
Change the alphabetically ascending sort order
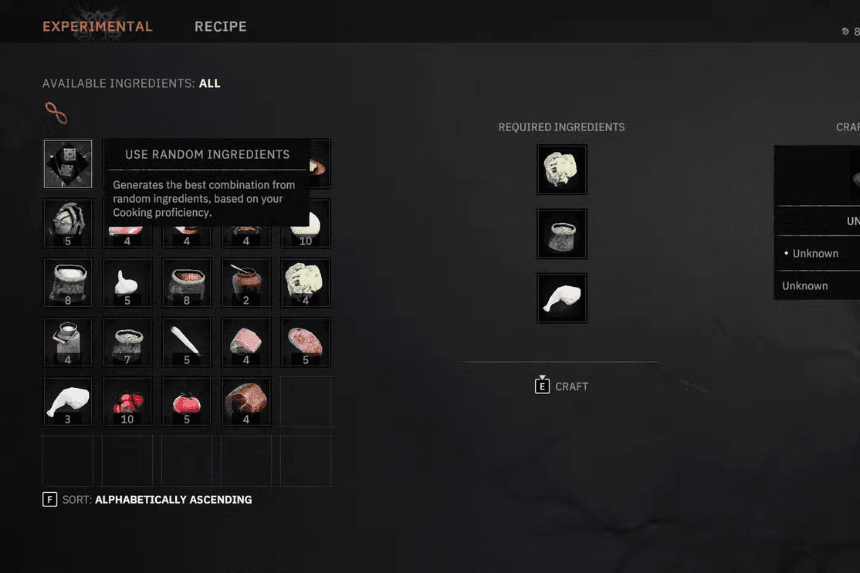(x=172, y=499)
